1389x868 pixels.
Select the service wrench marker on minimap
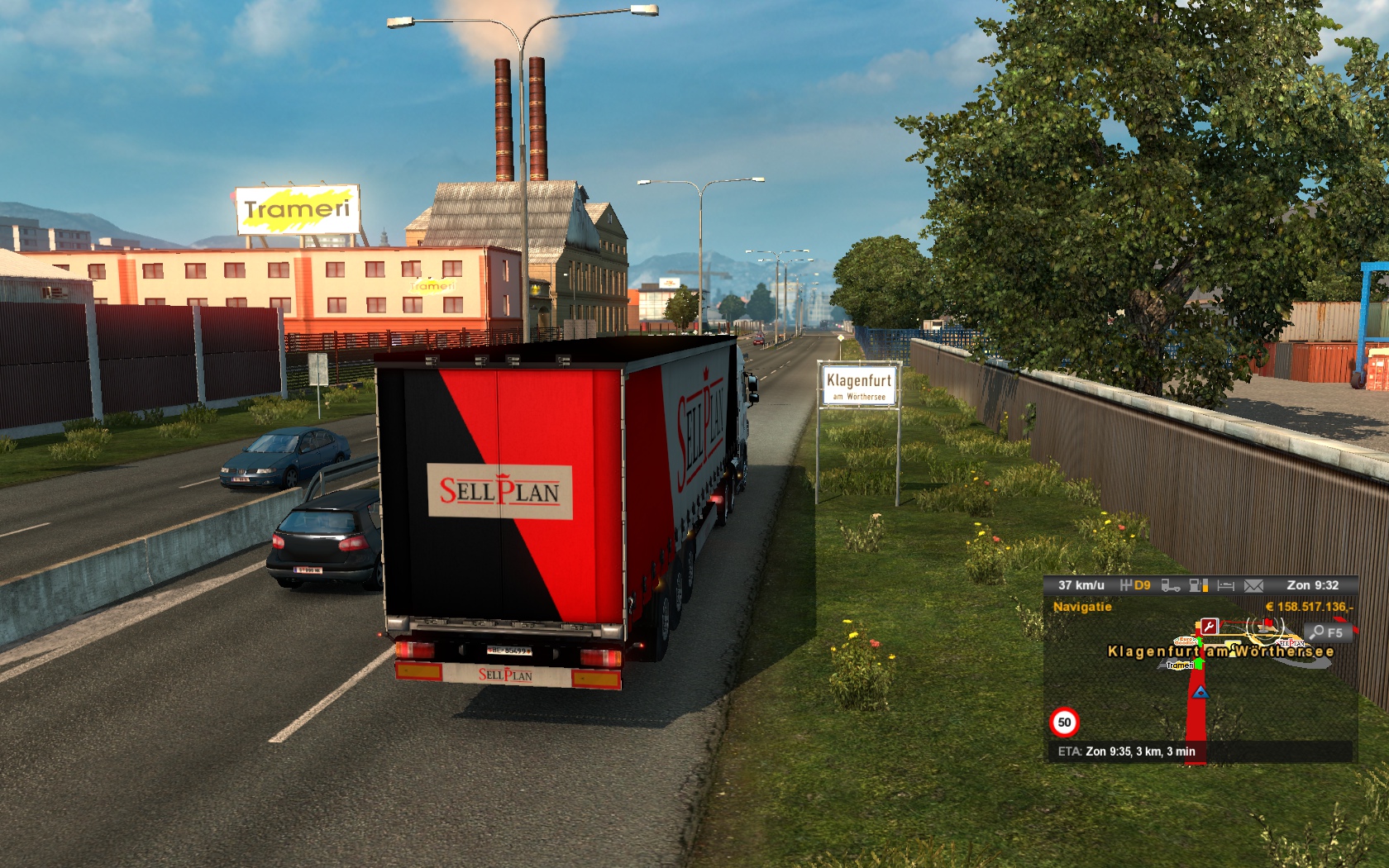(1209, 626)
